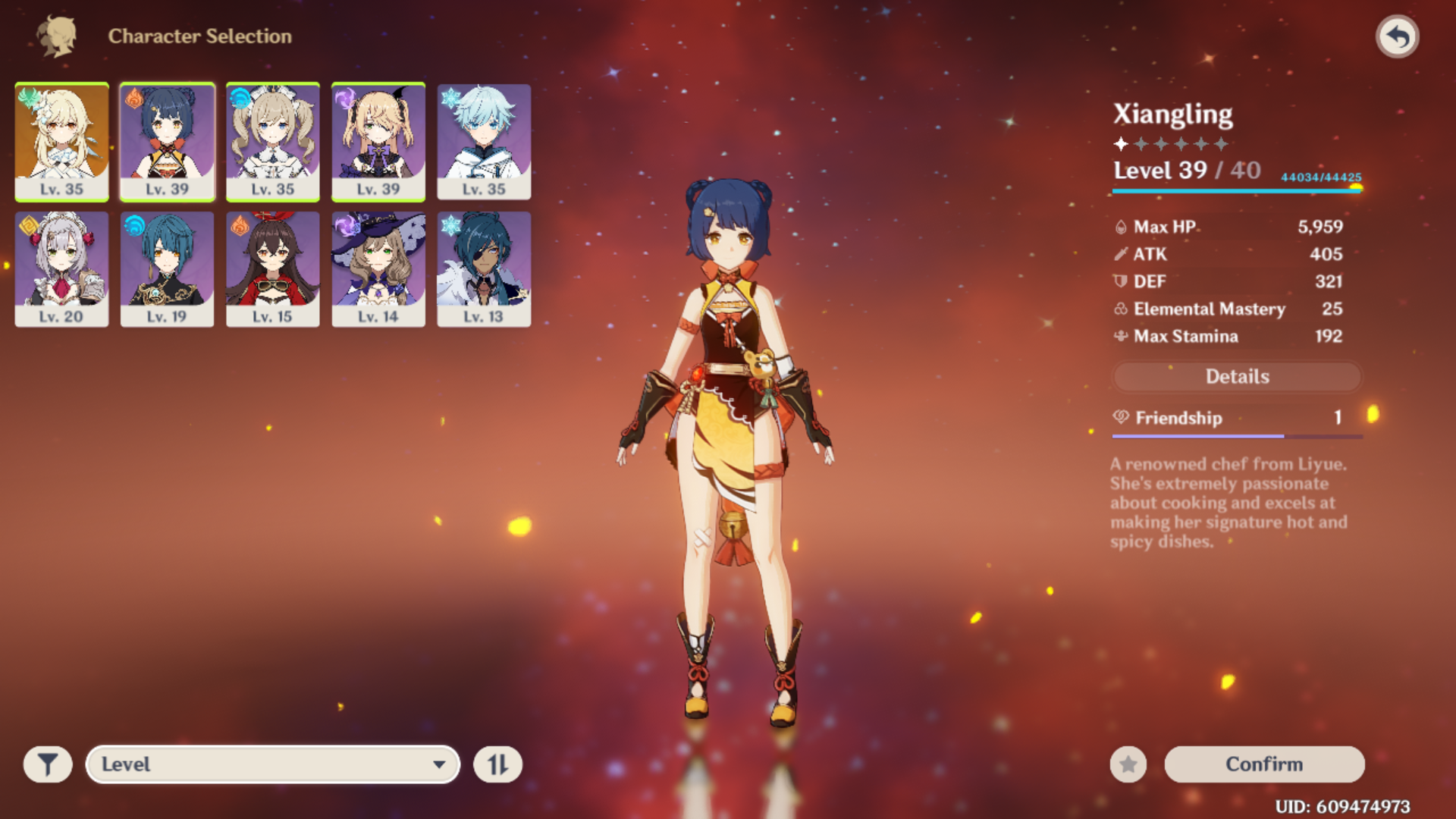Toggle the sort order arrows
Image resolution: width=1456 pixels, height=819 pixels.
pos(497,764)
